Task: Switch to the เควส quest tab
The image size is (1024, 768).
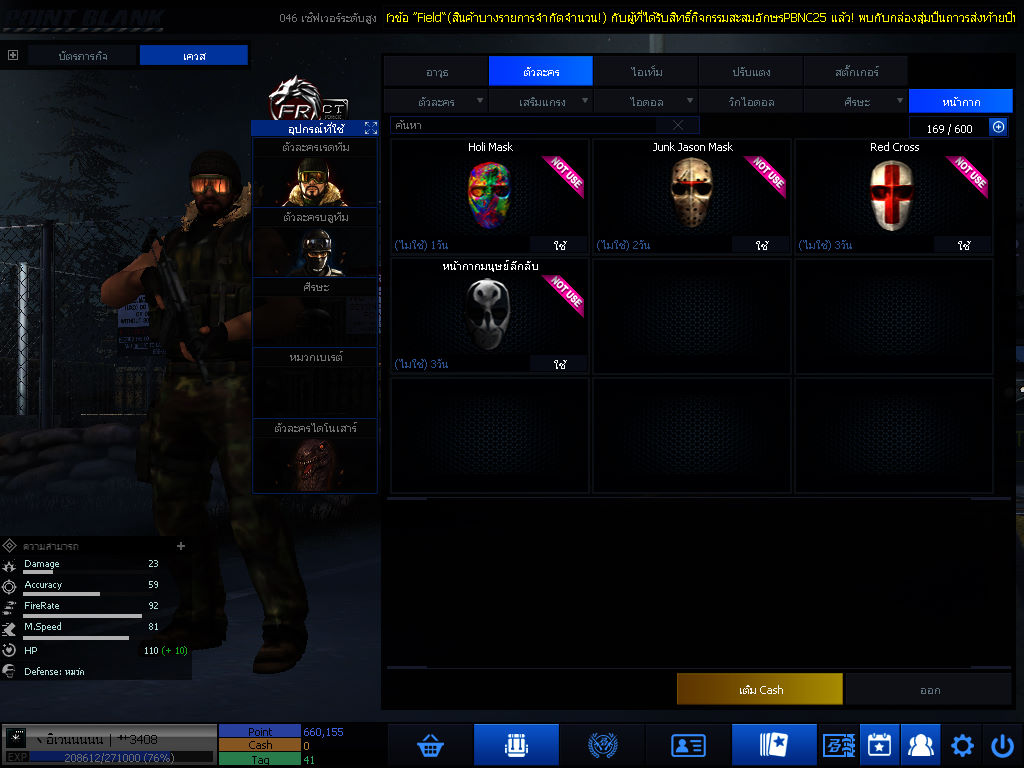Action: pos(193,56)
